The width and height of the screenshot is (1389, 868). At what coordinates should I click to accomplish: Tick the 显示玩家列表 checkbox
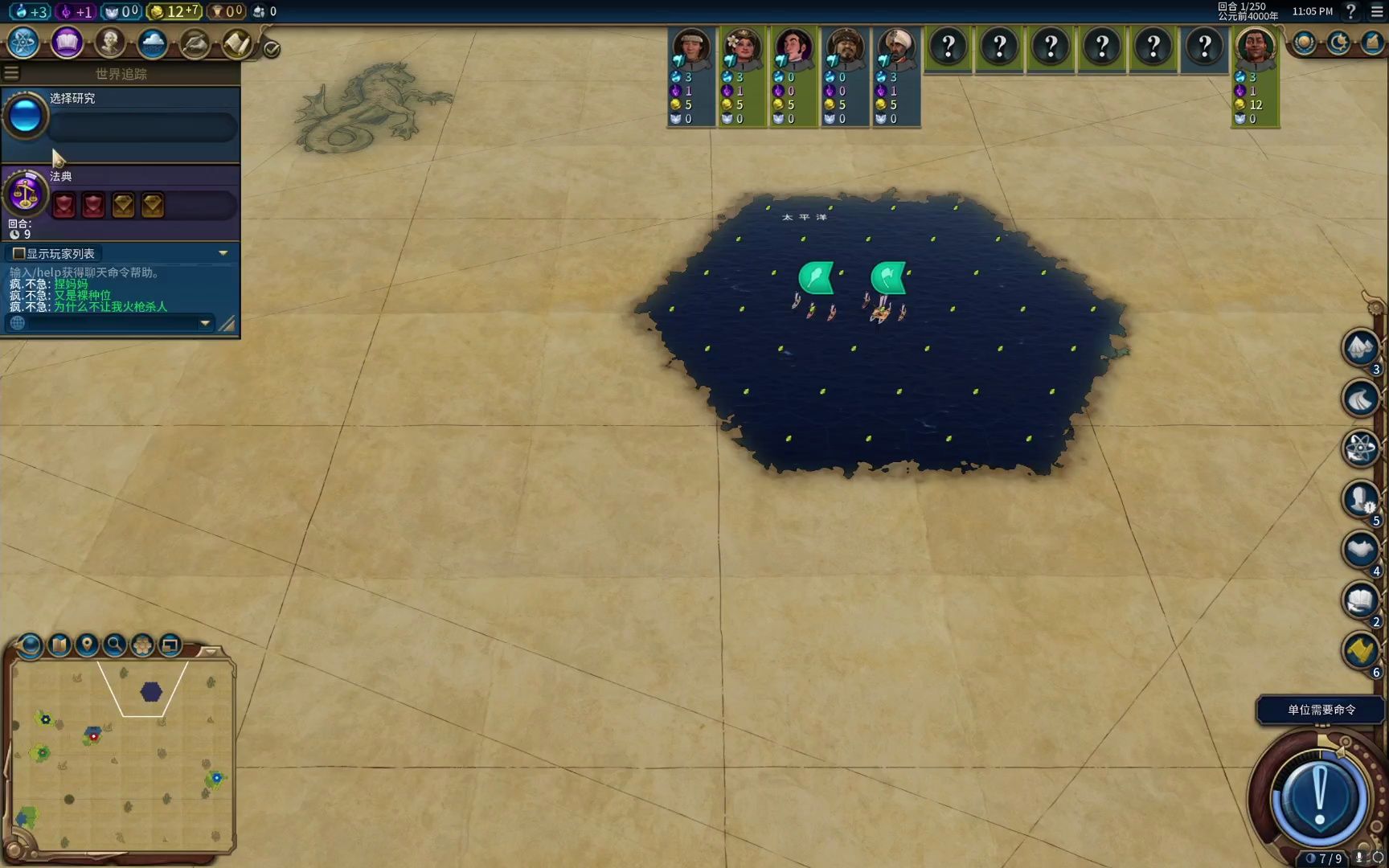[x=19, y=253]
